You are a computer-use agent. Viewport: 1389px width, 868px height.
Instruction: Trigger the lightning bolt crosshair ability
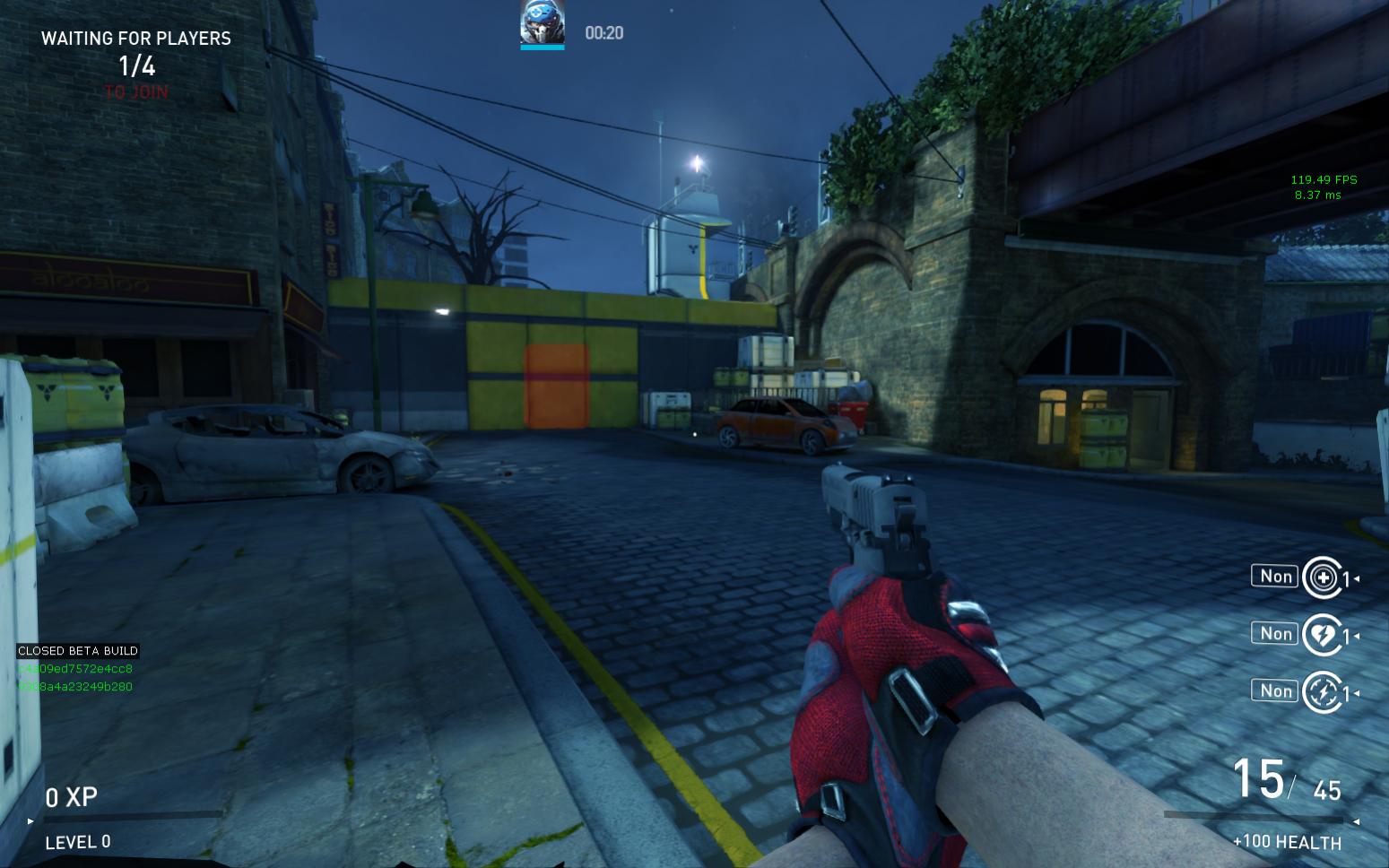point(1322,692)
